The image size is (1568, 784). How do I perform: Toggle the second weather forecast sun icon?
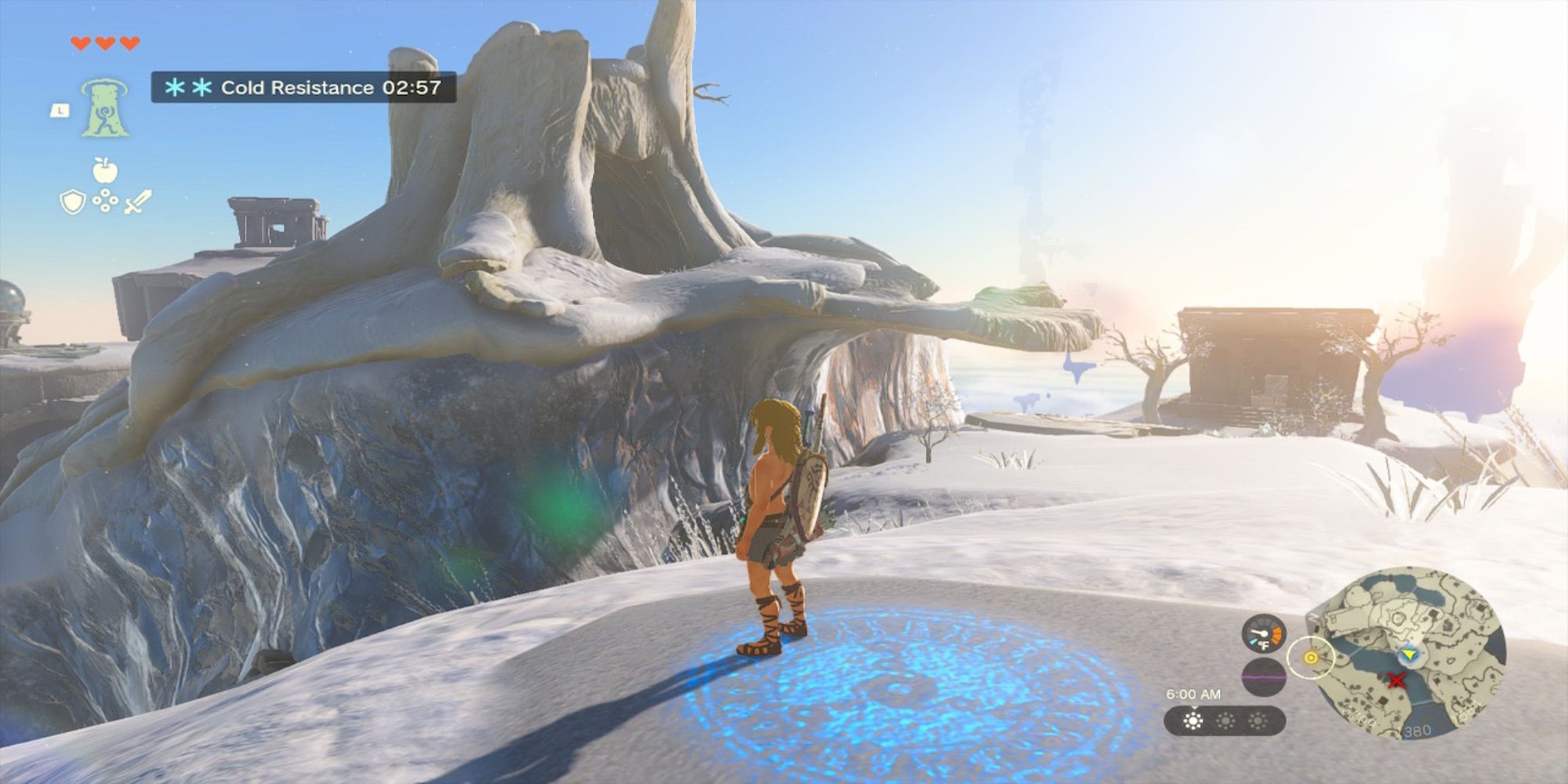pyautogui.click(x=1225, y=720)
